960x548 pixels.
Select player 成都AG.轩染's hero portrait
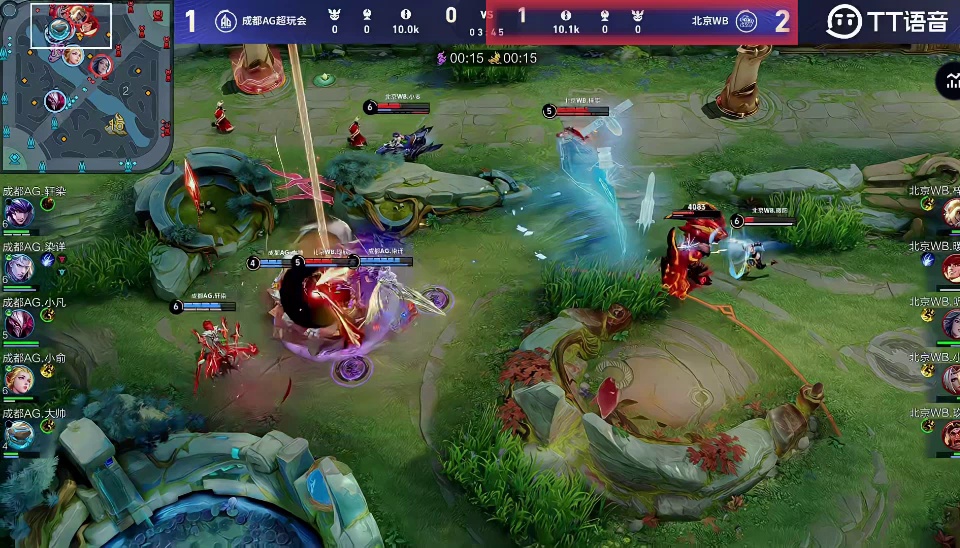point(17,212)
